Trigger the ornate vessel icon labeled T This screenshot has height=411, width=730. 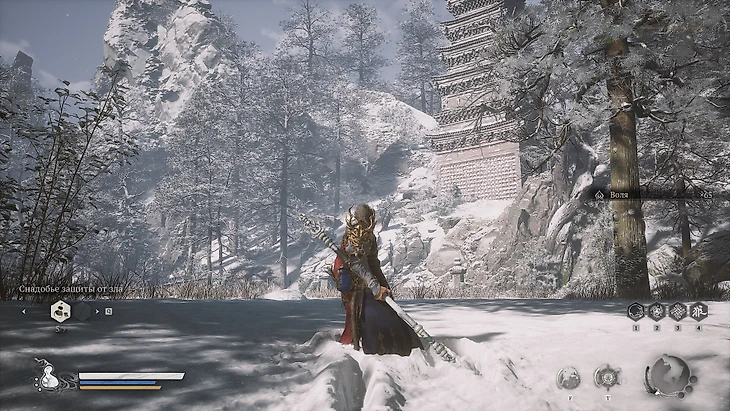(x=606, y=376)
